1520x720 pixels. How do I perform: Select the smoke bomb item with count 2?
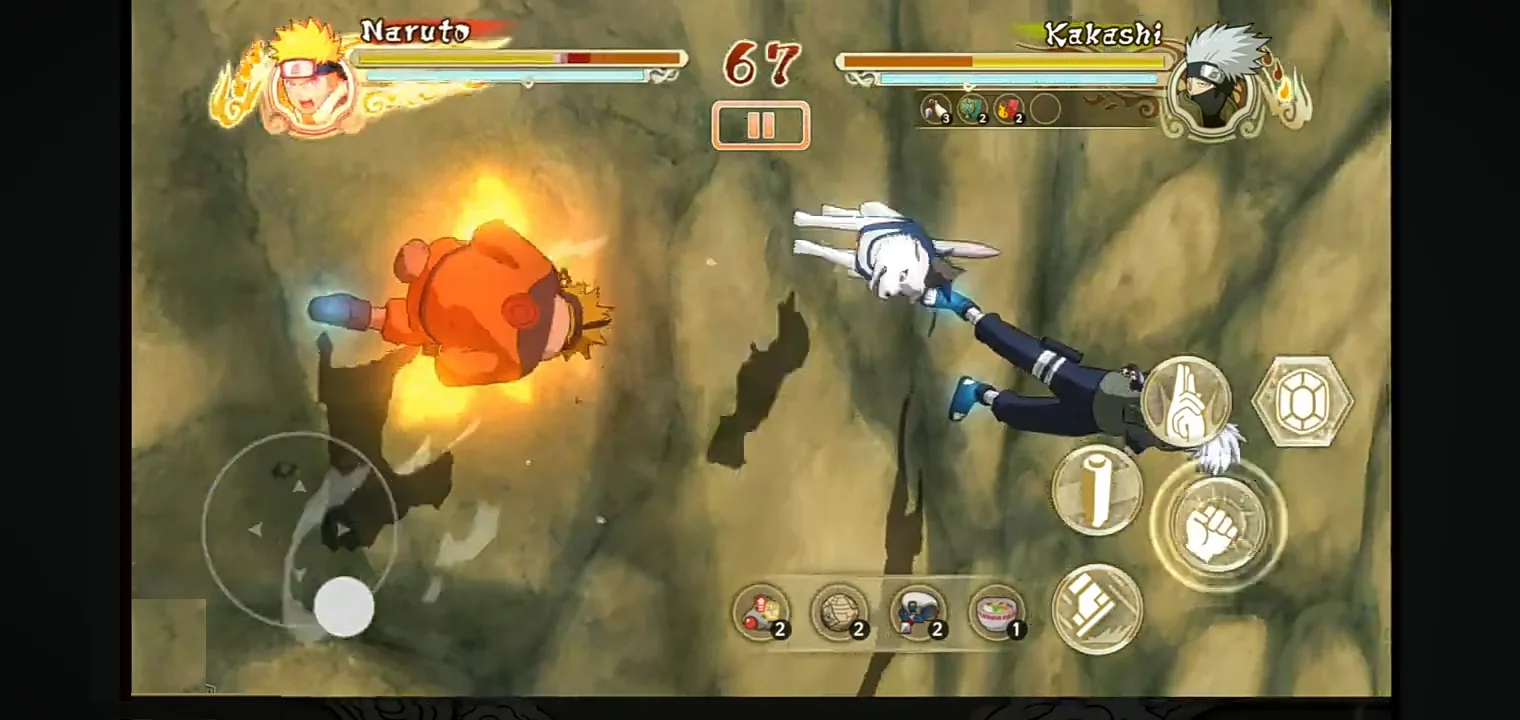(x=840, y=610)
